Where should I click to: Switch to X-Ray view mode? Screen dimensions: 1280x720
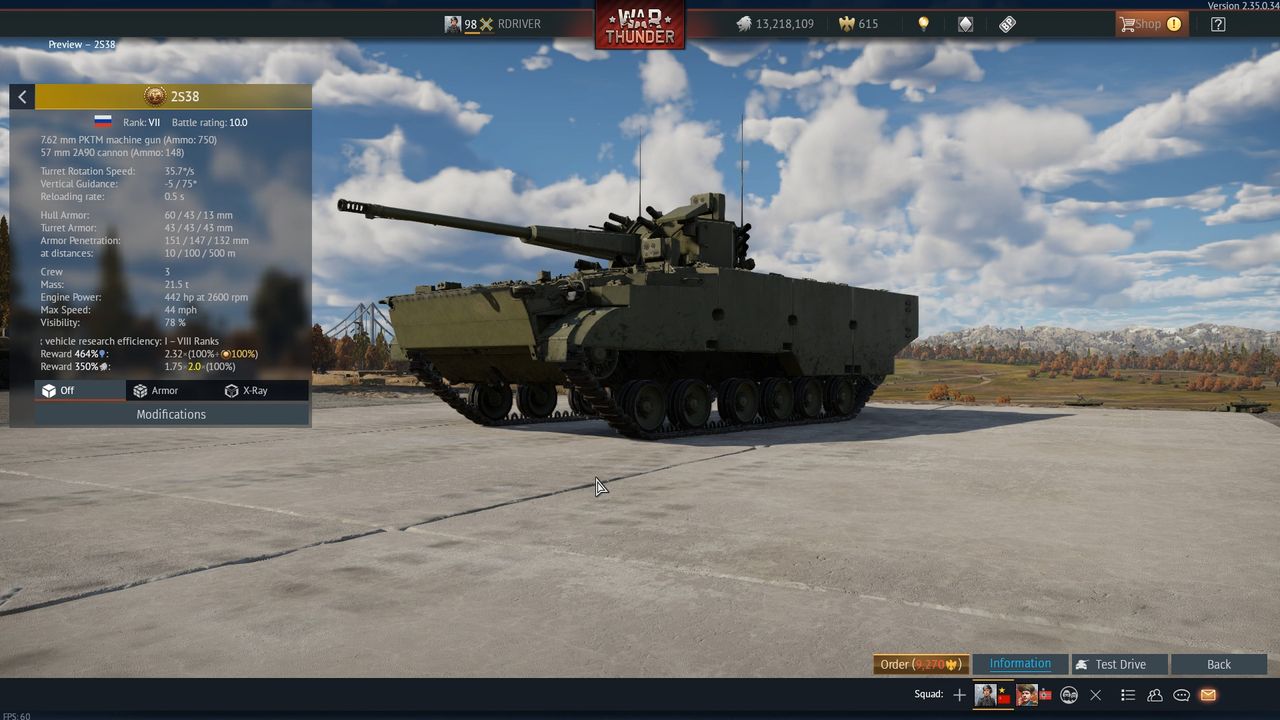point(247,390)
